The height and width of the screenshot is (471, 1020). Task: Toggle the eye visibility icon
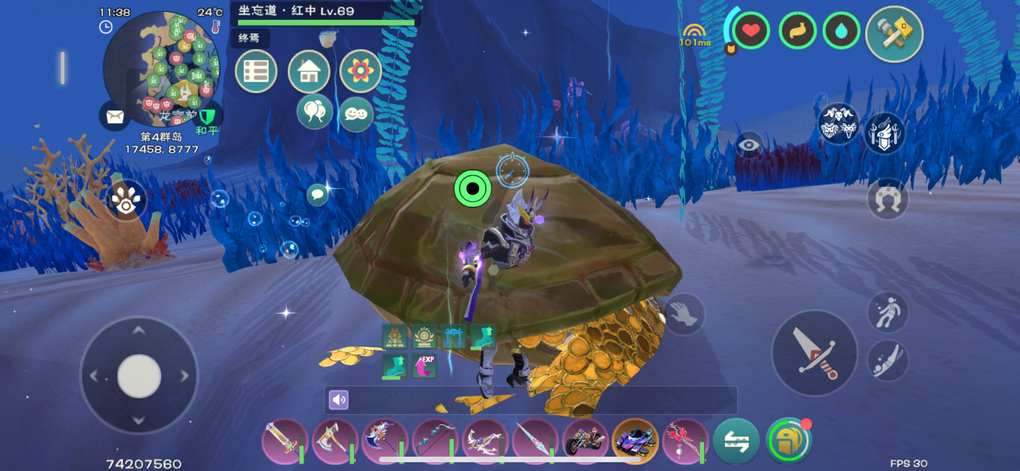(750, 146)
